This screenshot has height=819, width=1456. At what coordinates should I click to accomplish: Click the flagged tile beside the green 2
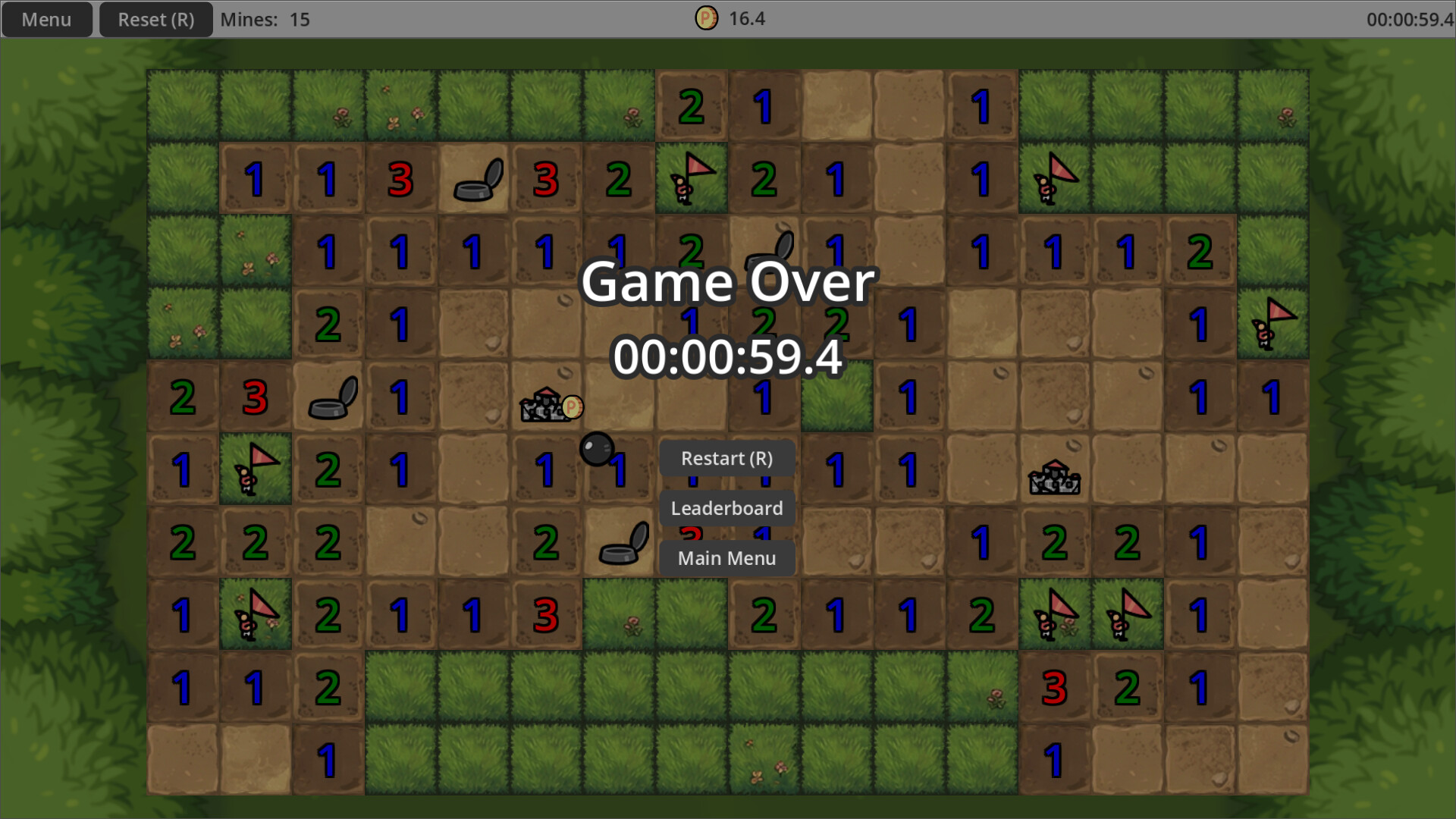point(692,178)
